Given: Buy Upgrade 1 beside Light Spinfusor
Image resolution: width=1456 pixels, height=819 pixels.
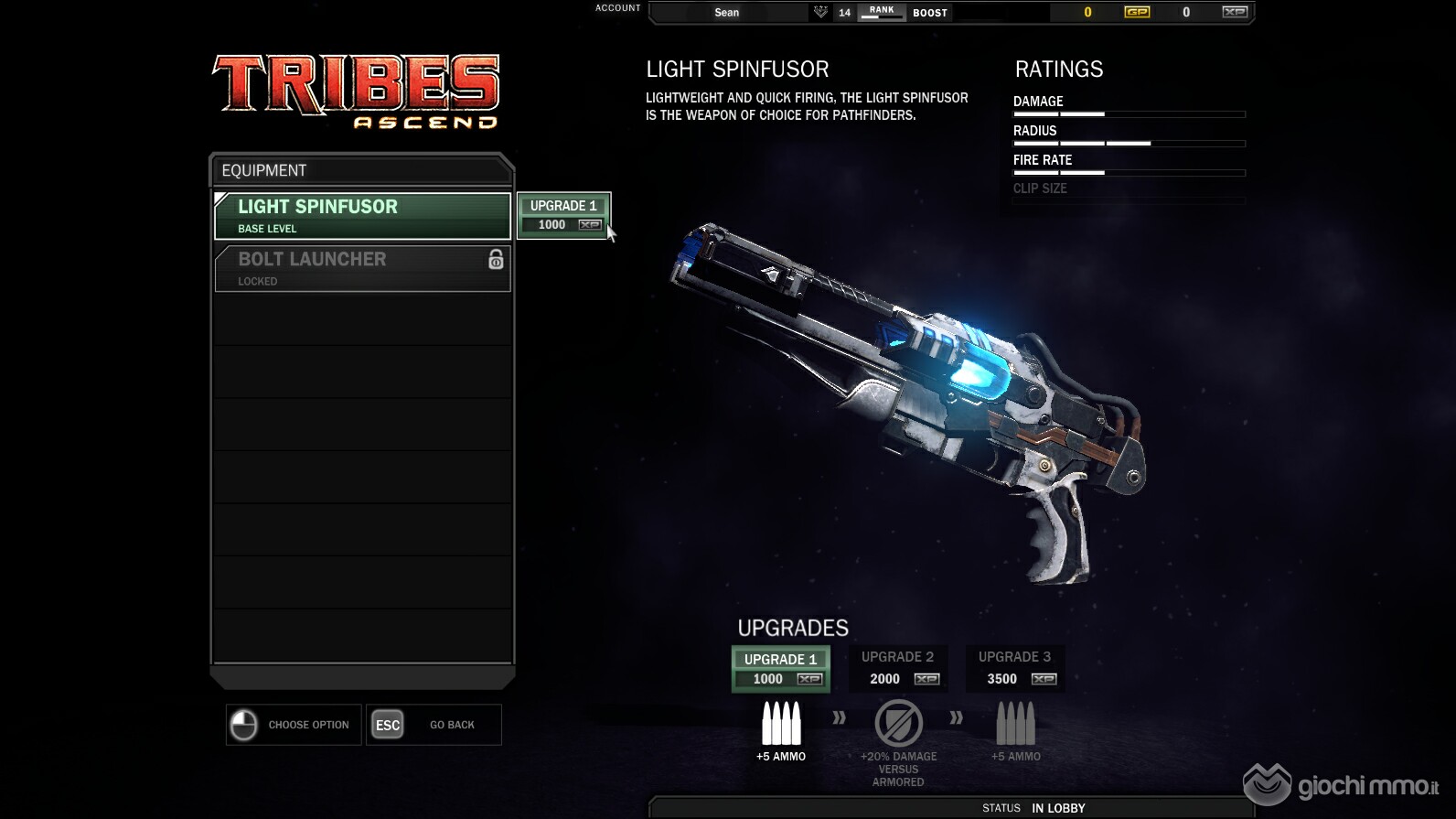Looking at the screenshot, I should pyautogui.click(x=563, y=215).
